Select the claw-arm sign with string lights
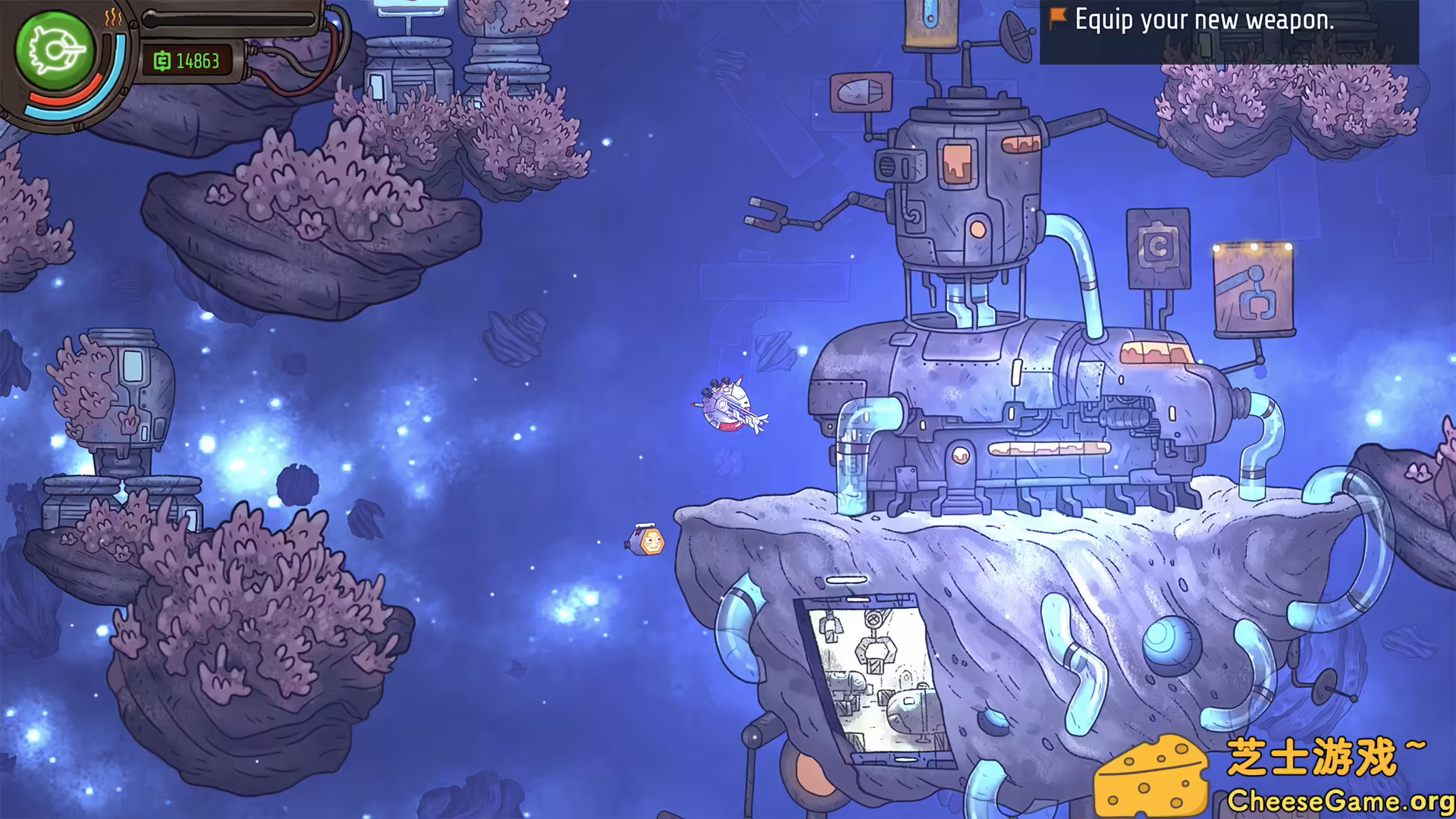Screen dimensions: 1456x819 [1254, 290]
